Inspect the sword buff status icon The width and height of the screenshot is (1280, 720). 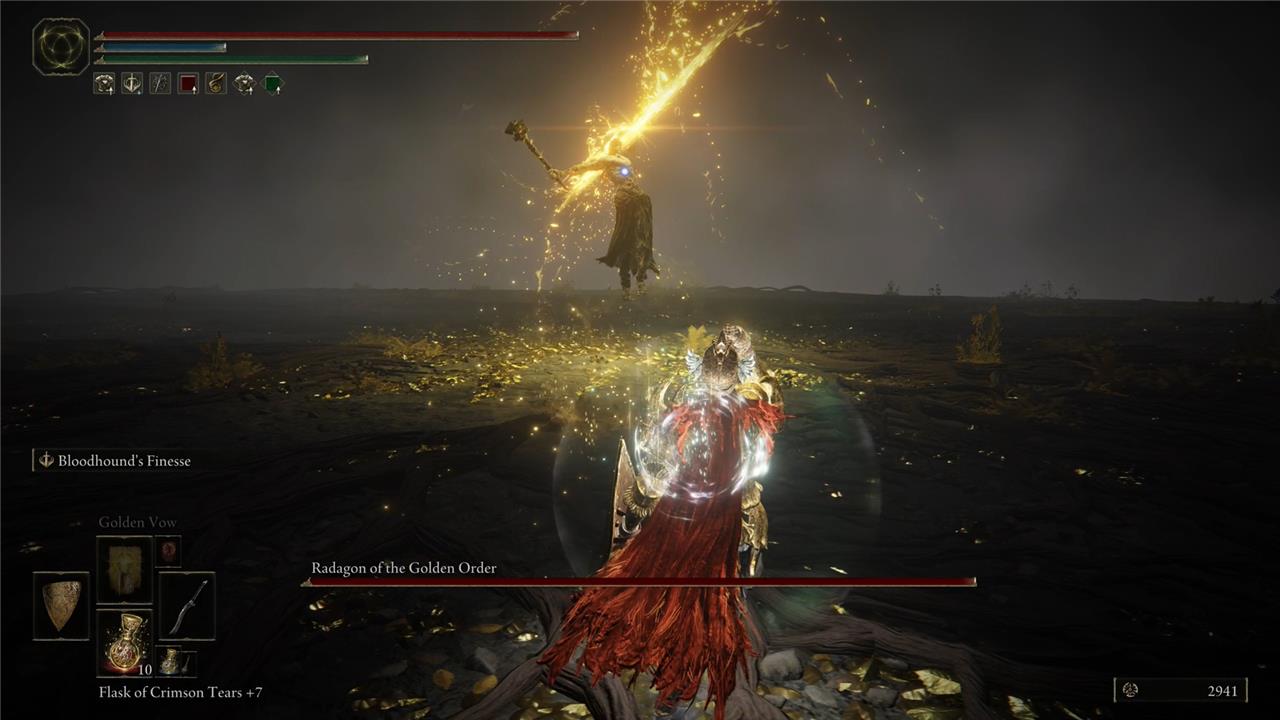pyautogui.click(x=132, y=84)
